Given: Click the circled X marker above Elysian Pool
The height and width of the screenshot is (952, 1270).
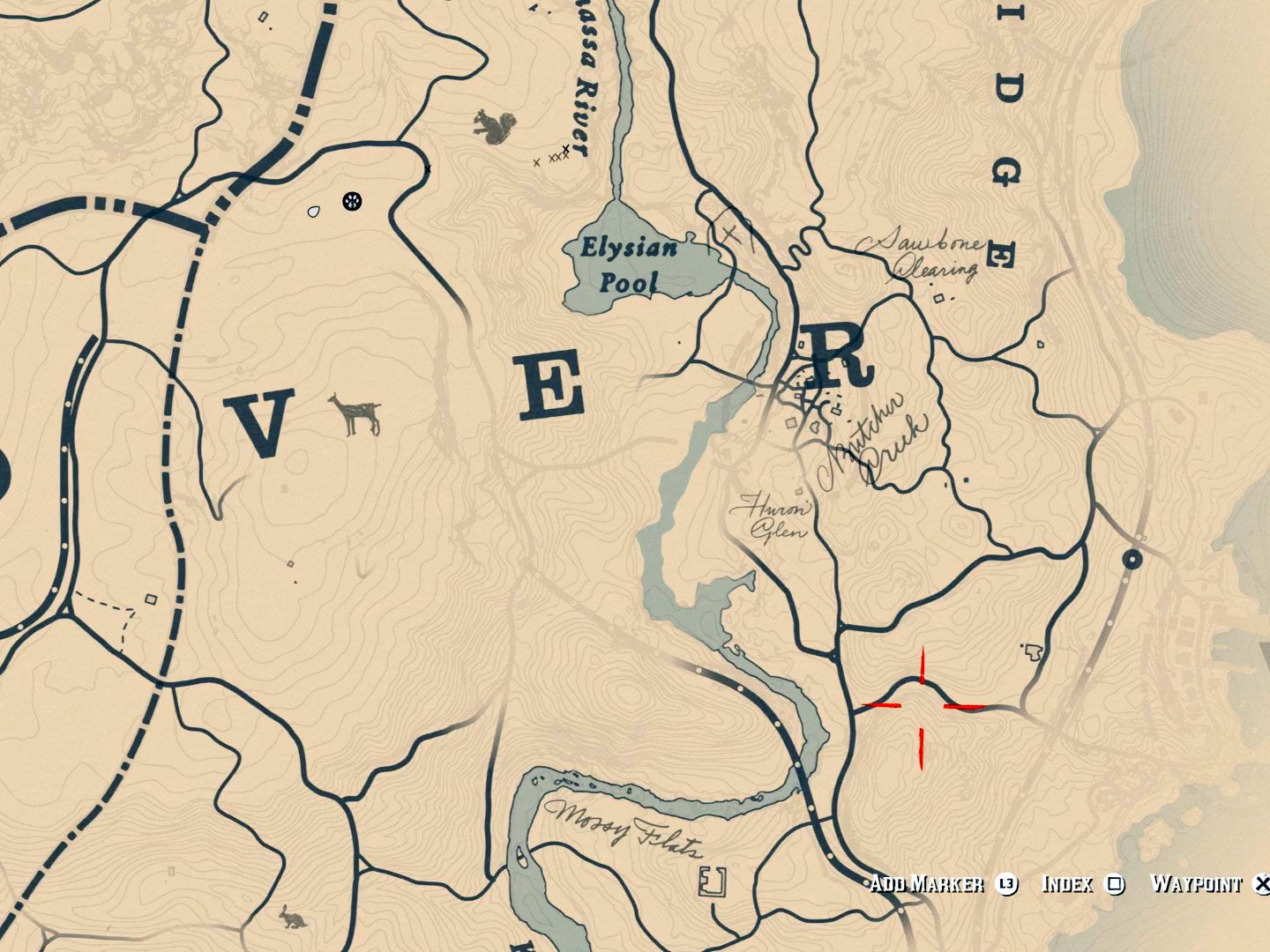Looking at the screenshot, I should click(x=730, y=231).
